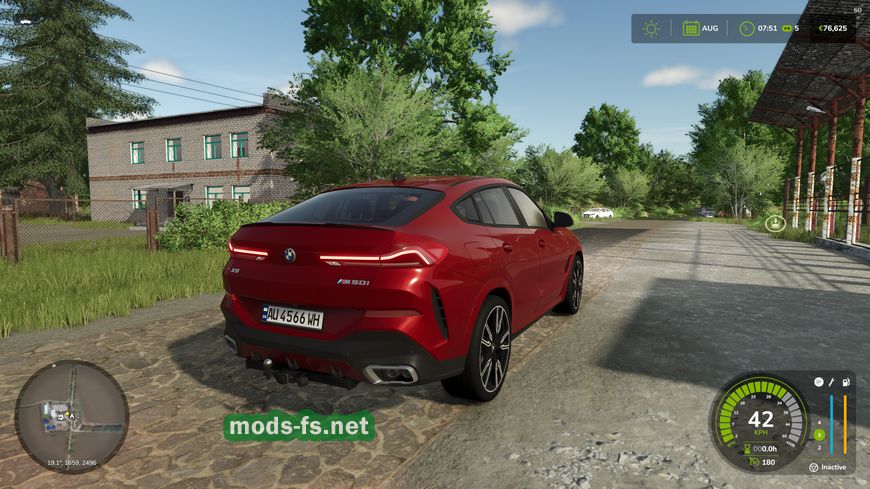Click the sun weather icon
This screenshot has width=870, height=489.
(651, 28)
